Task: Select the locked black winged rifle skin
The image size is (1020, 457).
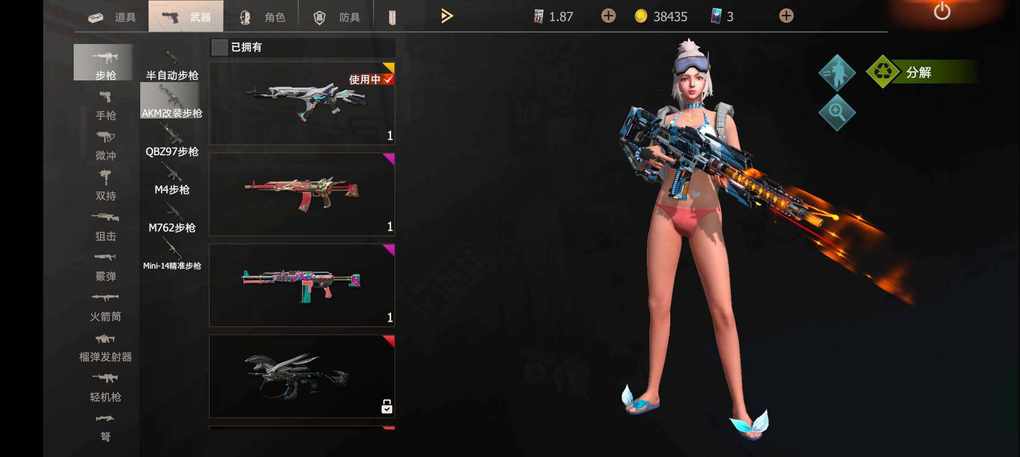Action: tap(301, 375)
